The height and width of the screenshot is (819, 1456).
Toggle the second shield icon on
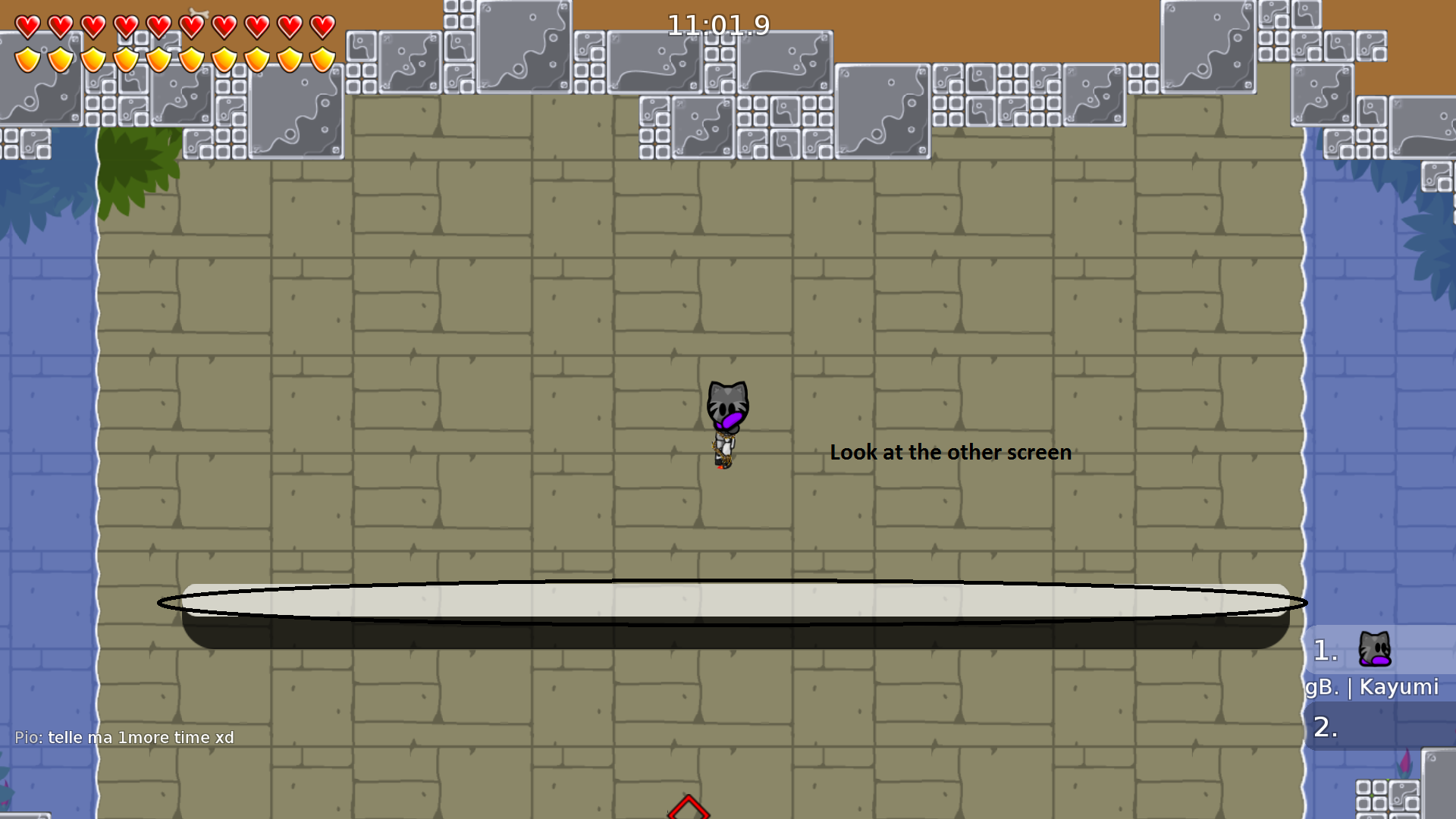pos(59,58)
